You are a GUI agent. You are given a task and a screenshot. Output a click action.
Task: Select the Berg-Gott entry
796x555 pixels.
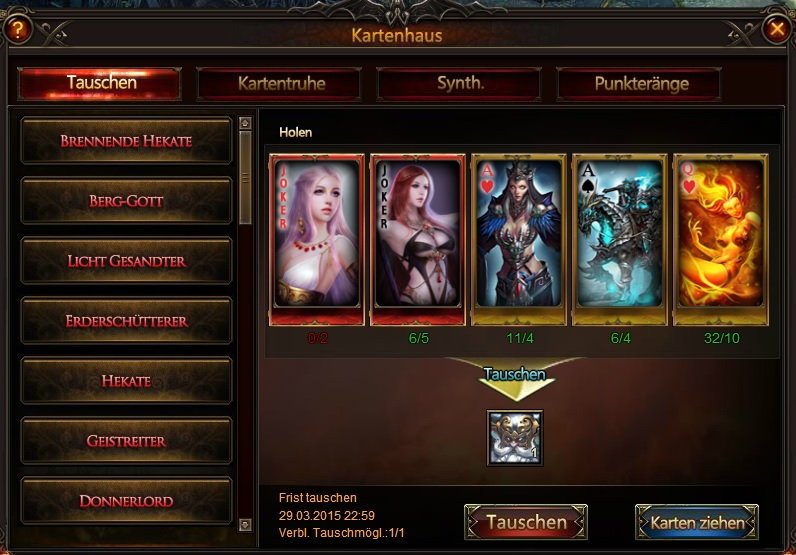pos(126,201)
